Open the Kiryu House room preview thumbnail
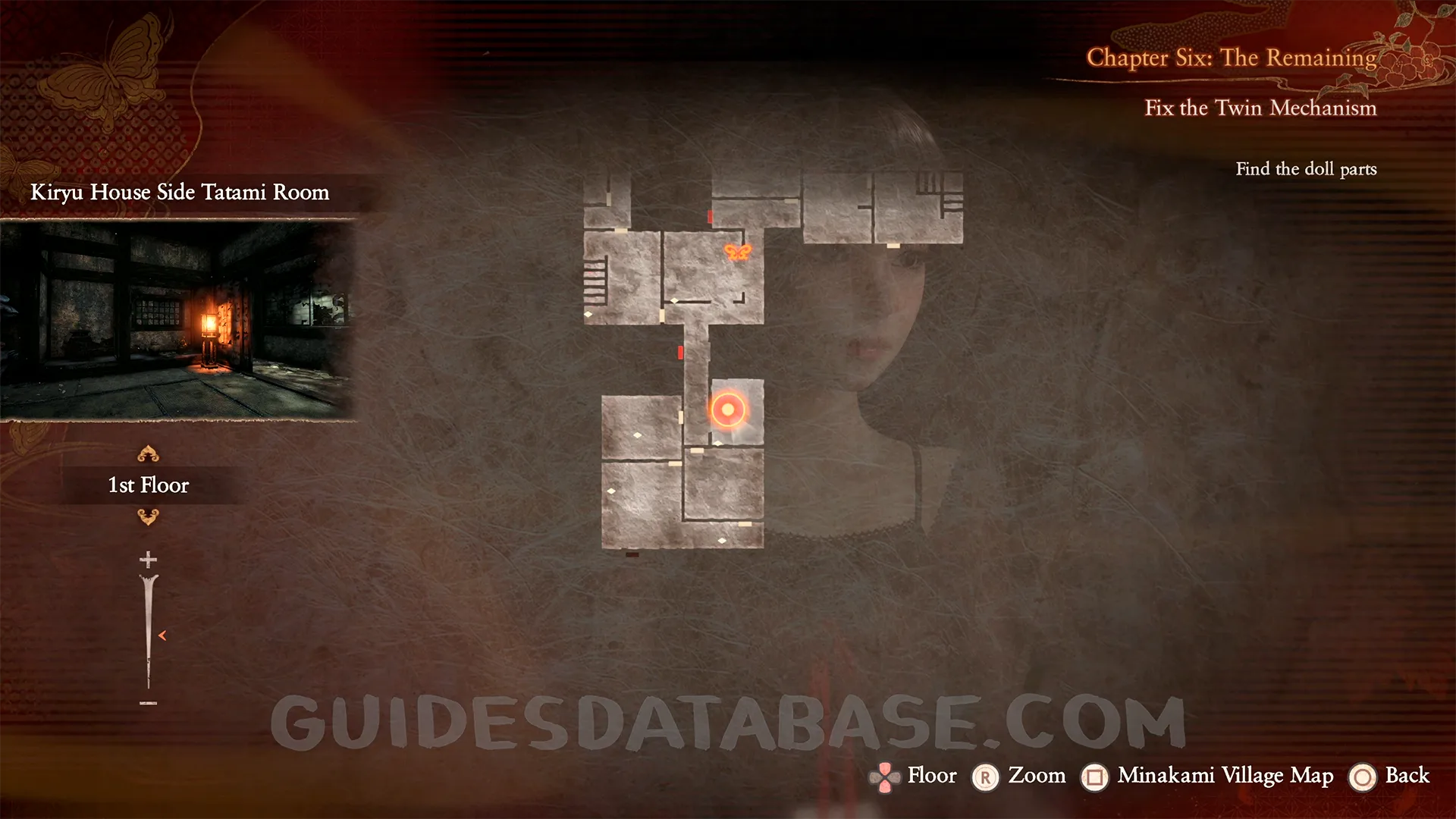The image size is (1456, 819). click(177, 319)
